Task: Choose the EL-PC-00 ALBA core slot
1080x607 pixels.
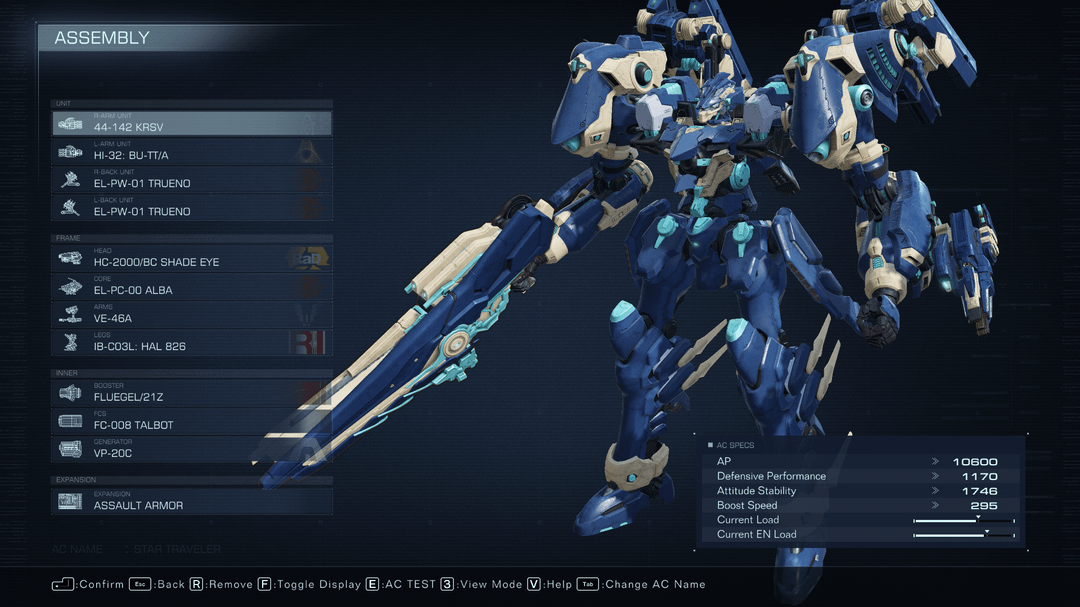Action: point(191,286)
